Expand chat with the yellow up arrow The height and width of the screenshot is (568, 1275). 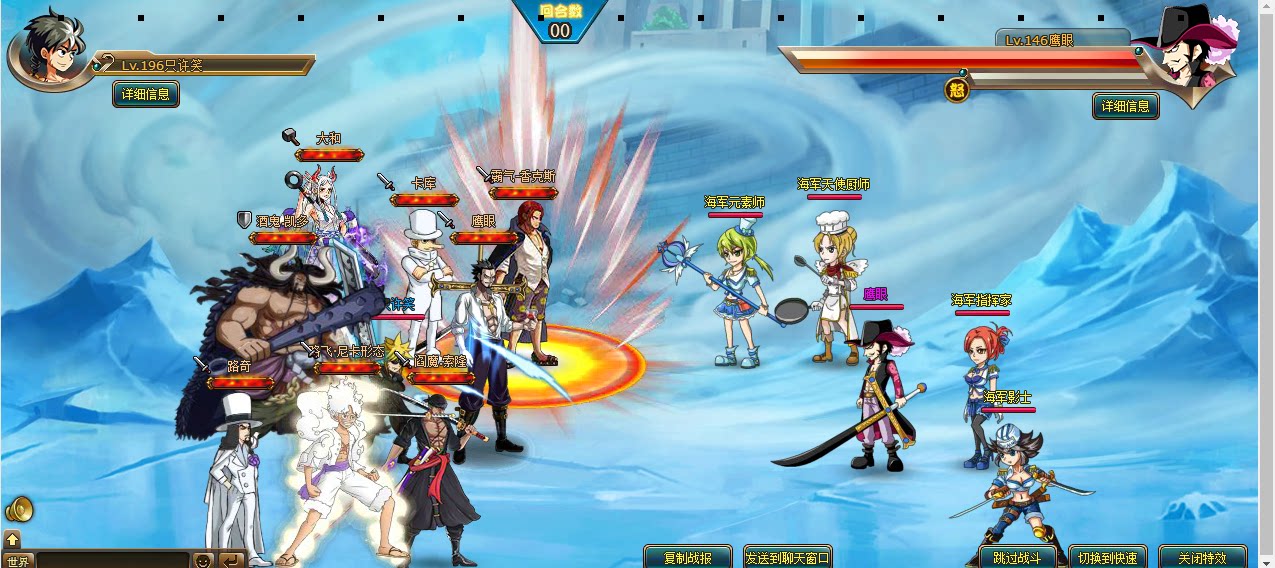[12, 539]
